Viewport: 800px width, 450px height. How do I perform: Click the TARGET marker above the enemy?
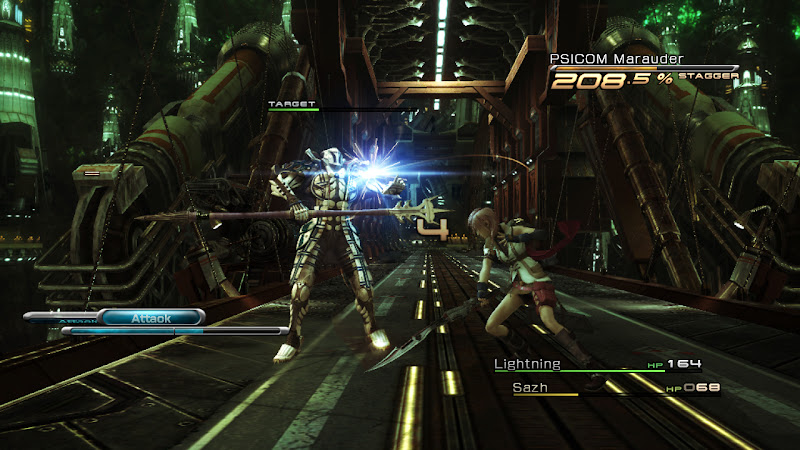[x=292, y=103]
